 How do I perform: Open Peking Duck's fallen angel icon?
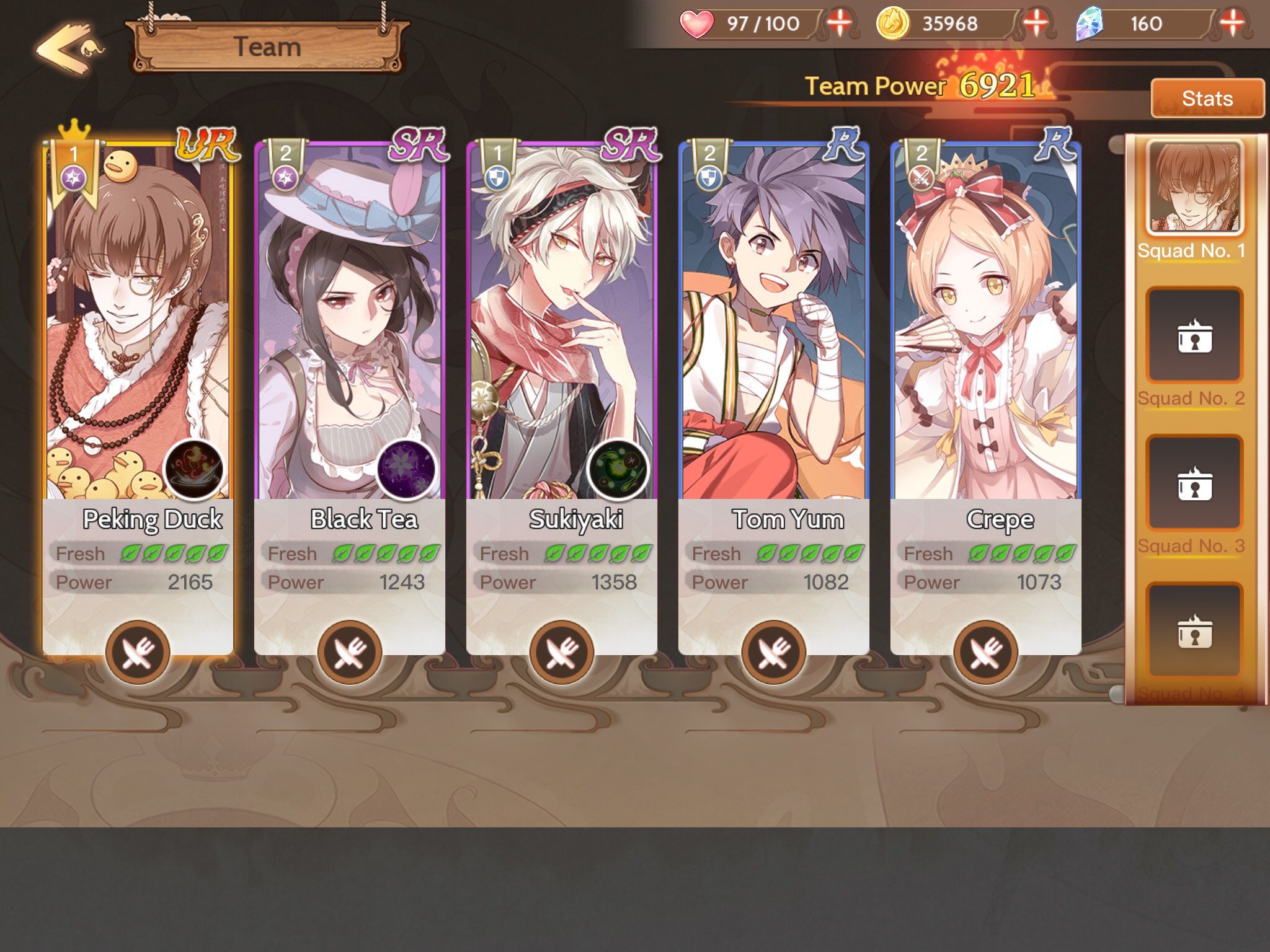pos(194,470)
